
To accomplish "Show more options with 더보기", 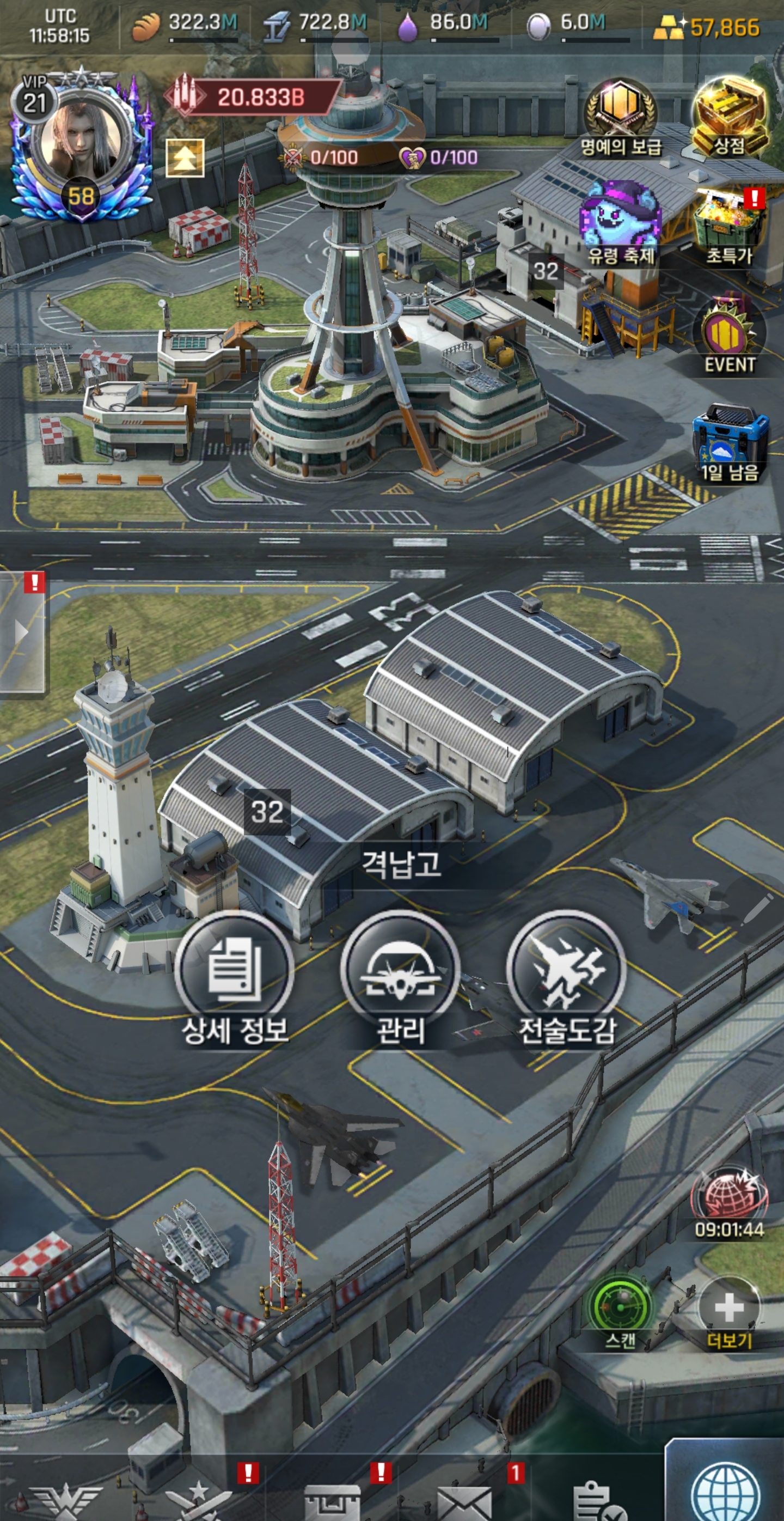I will (729, 1308).
